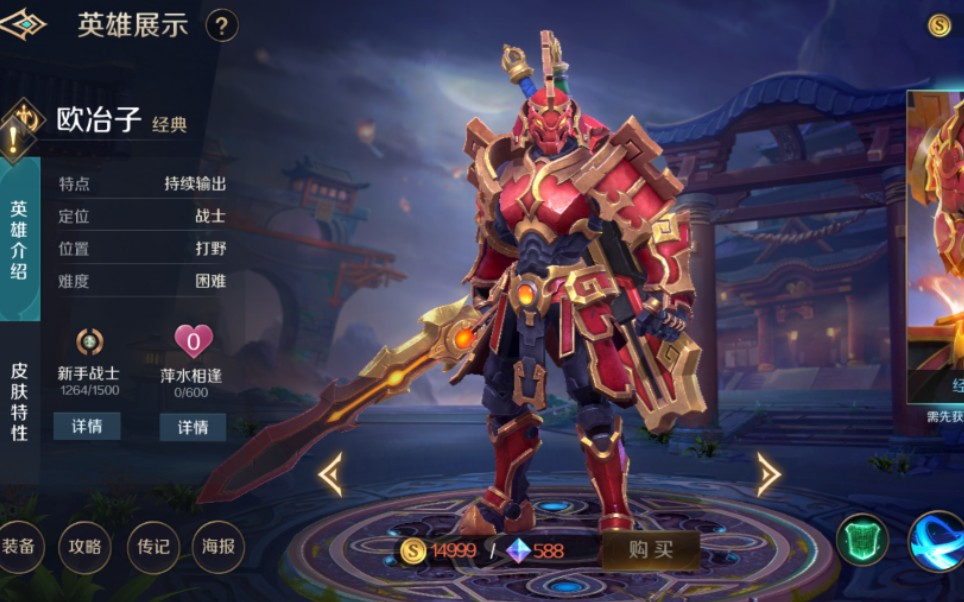Image resolution: width=964 pixels, height=602 pixels.
Task: Switch to the 英雄介绍 tab
Action: 19,240
